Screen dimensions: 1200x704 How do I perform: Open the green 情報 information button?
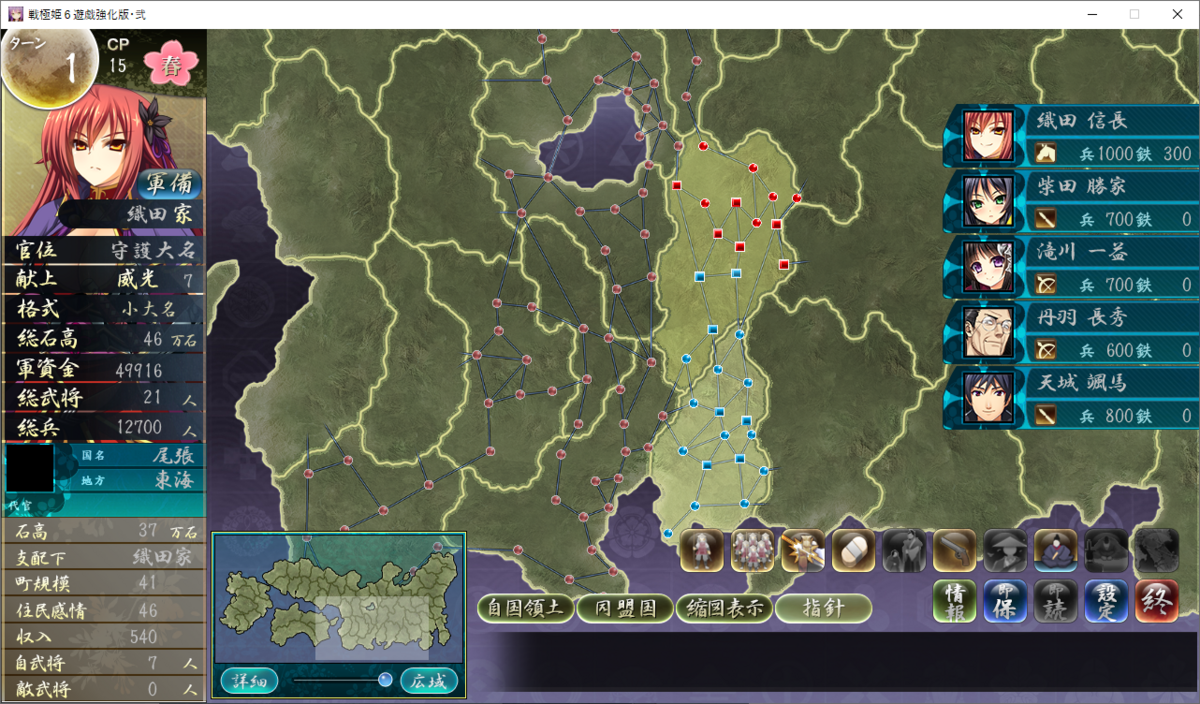point(955,601)
